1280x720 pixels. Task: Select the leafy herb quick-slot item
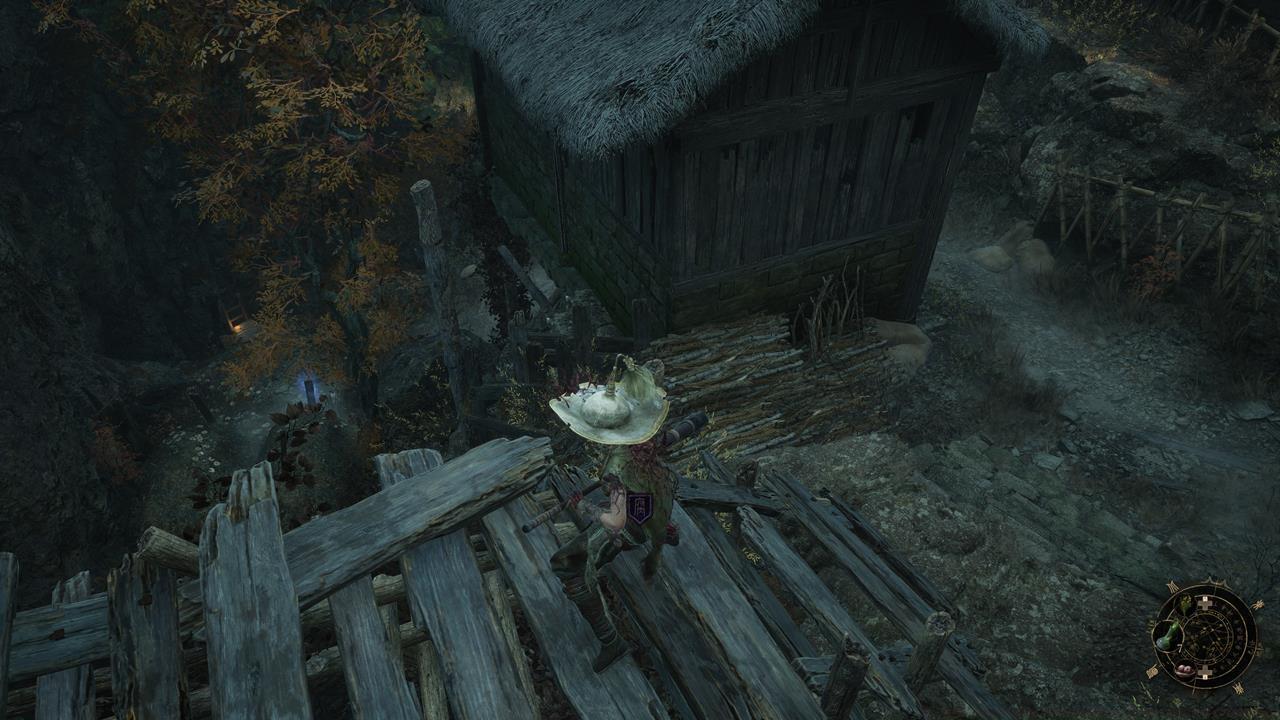1184,604
